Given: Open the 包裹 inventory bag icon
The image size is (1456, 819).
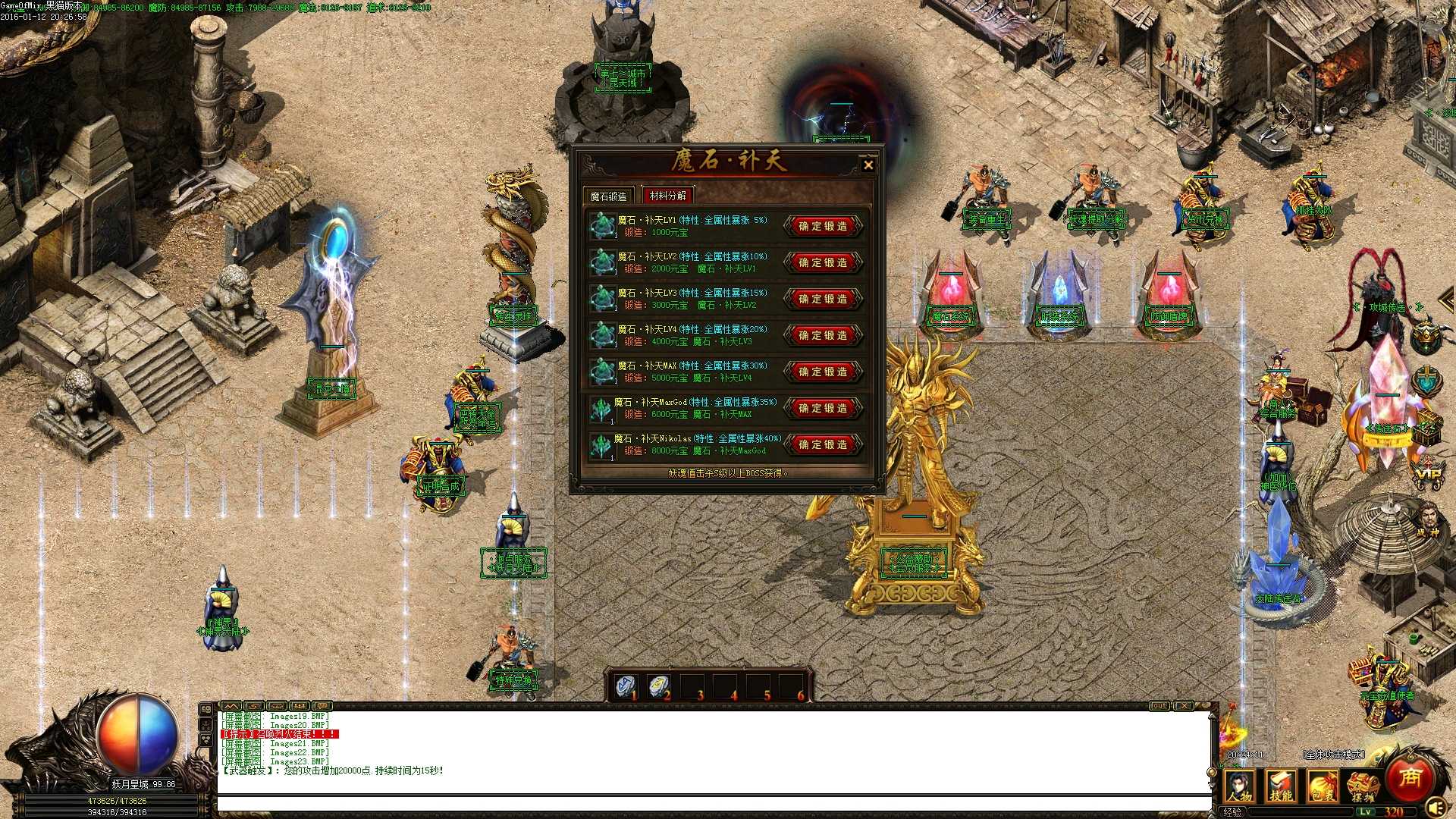Looking at the screenshot, I should (x=1323, y=786).
